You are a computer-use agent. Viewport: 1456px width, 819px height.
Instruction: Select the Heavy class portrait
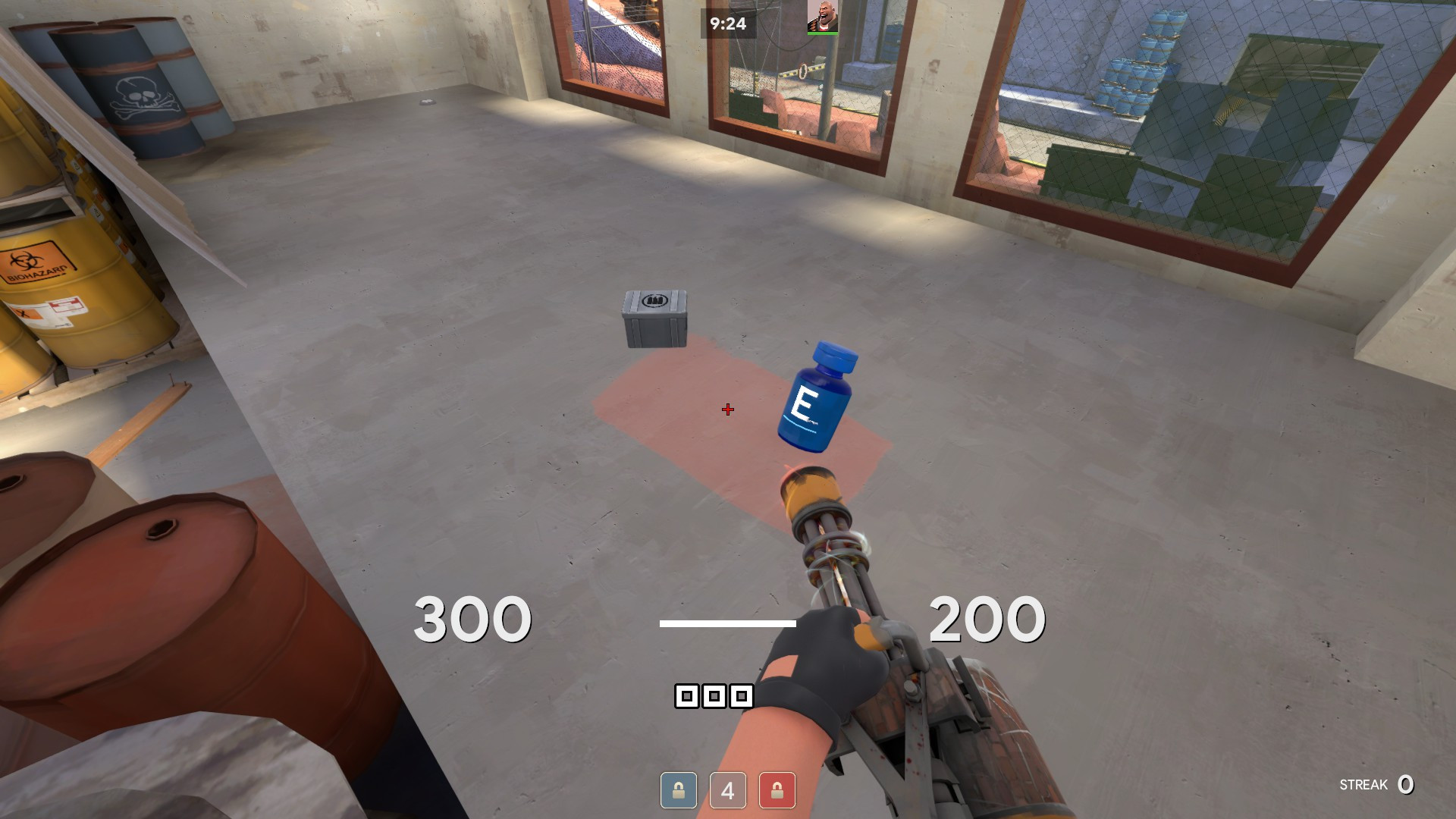[823, 17]
